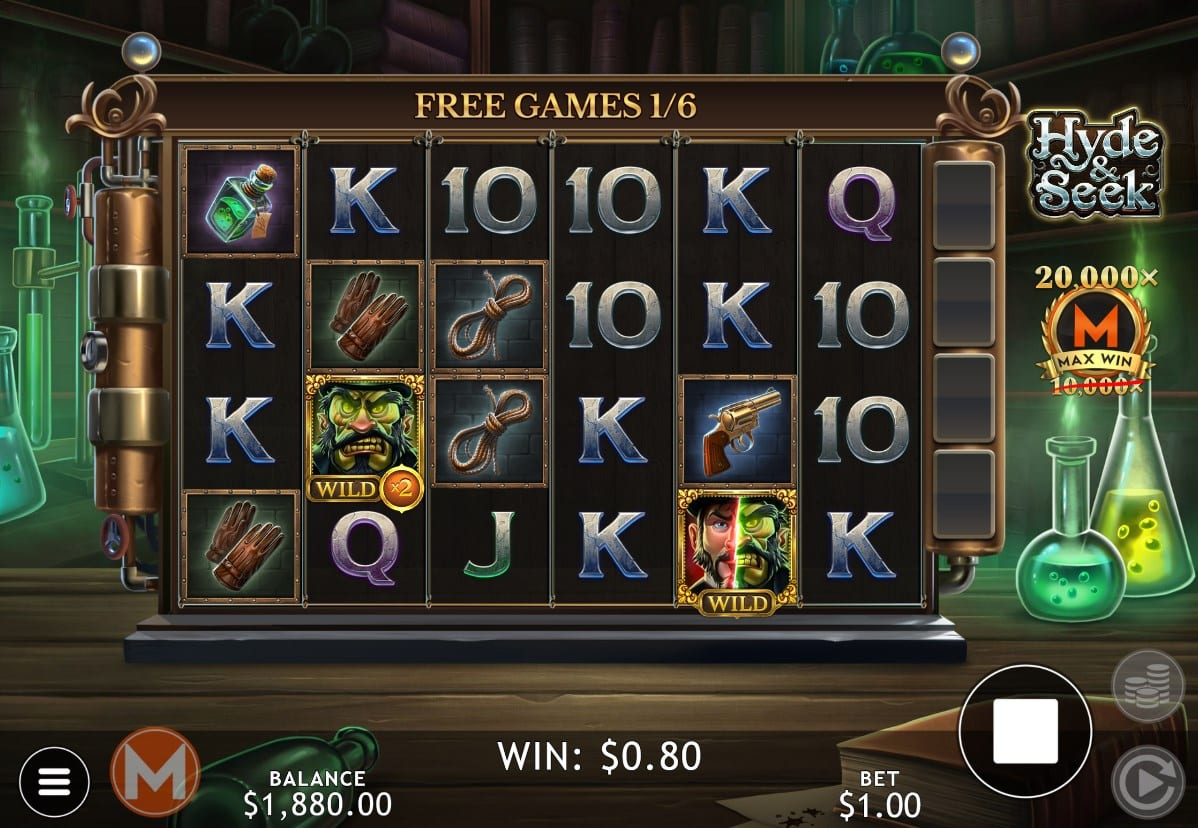Click the orange M logo button
Screen dimensions: 1198x828
(x=155, y=773)
